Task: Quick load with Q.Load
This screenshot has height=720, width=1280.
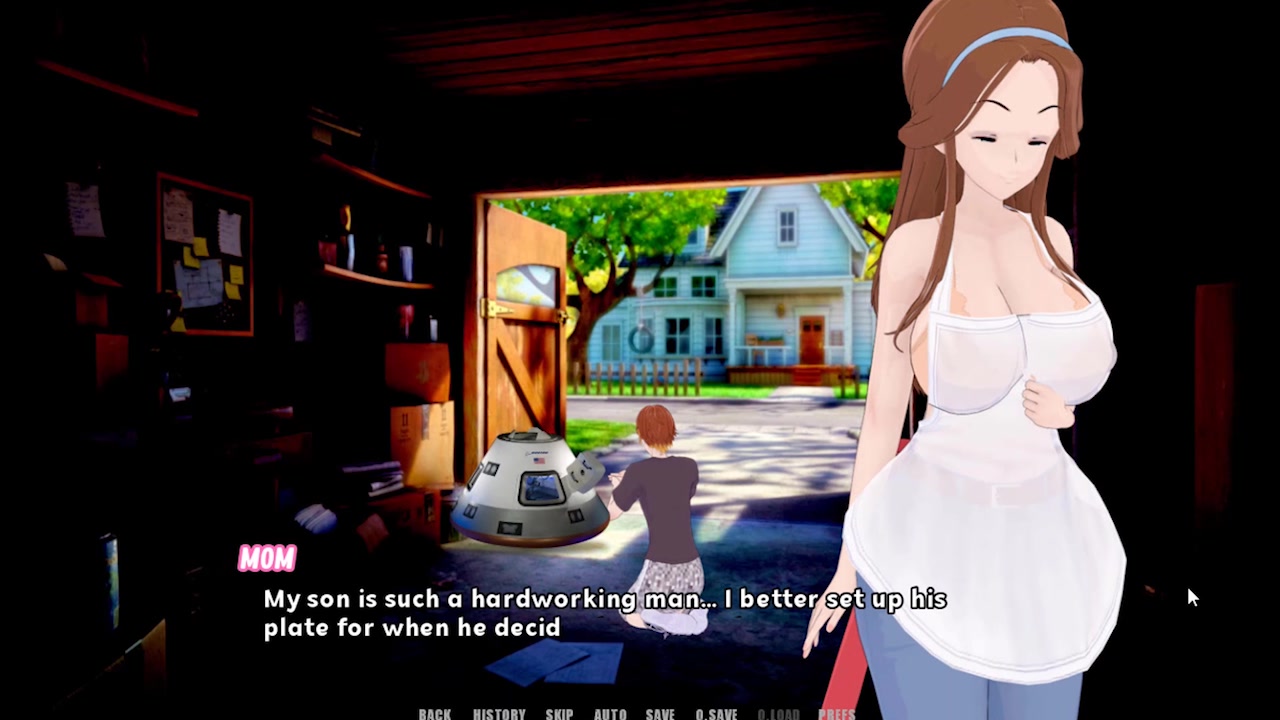Action: pos(778,714)
